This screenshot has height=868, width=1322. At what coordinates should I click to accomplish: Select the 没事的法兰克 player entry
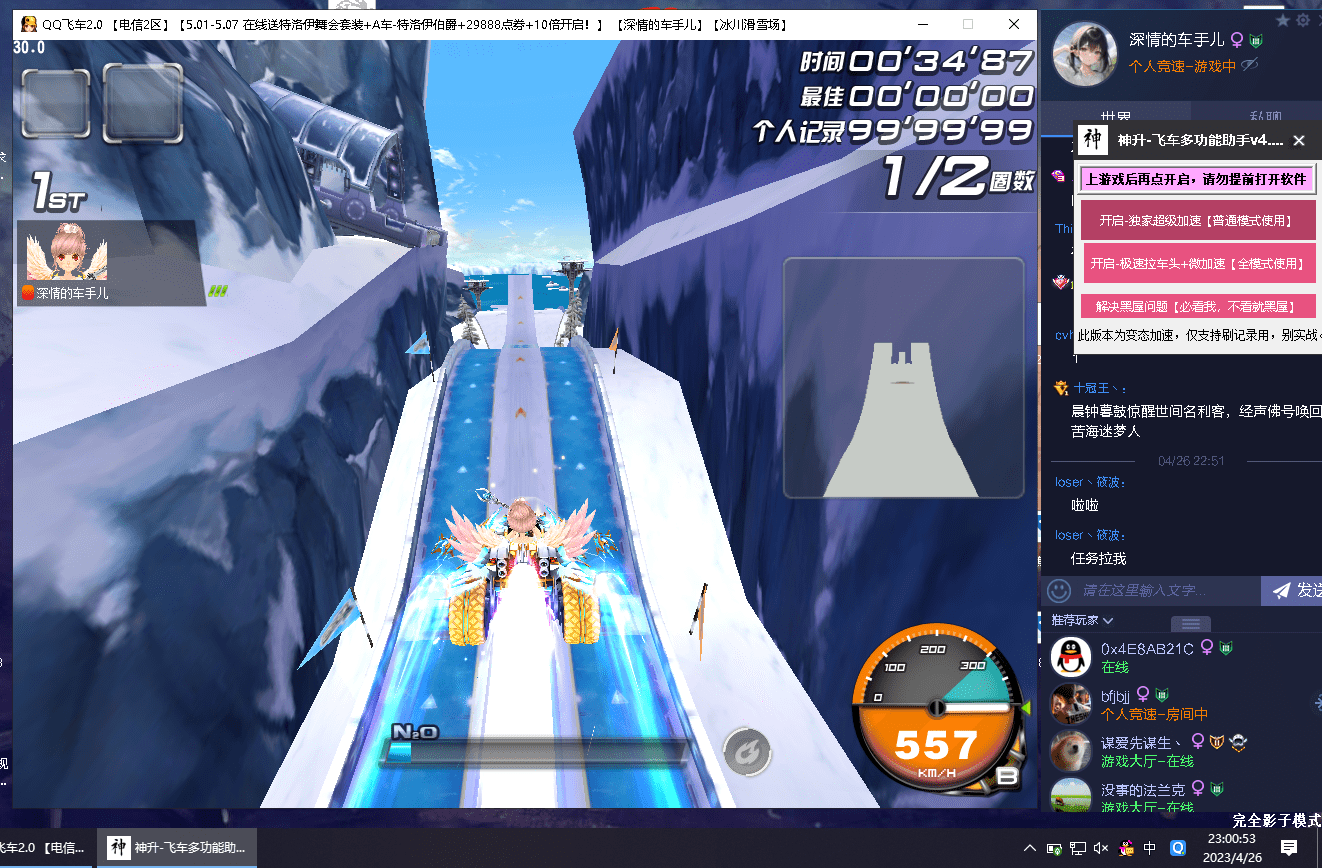(1143, 789)
